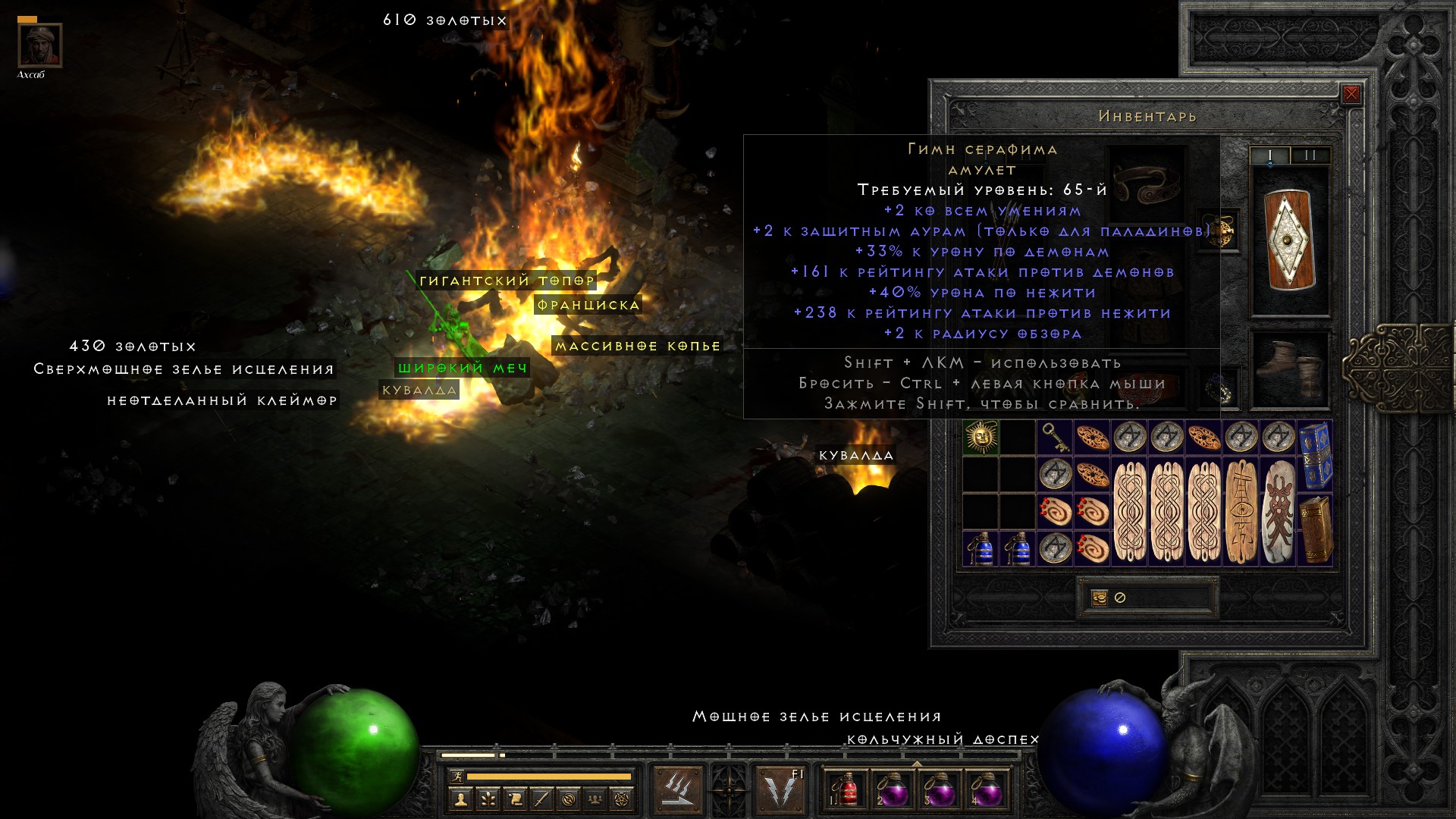This screenshot has width=1456, height=819.
Task: Open the character sheet from the mini menu
Action: [460, 799]
